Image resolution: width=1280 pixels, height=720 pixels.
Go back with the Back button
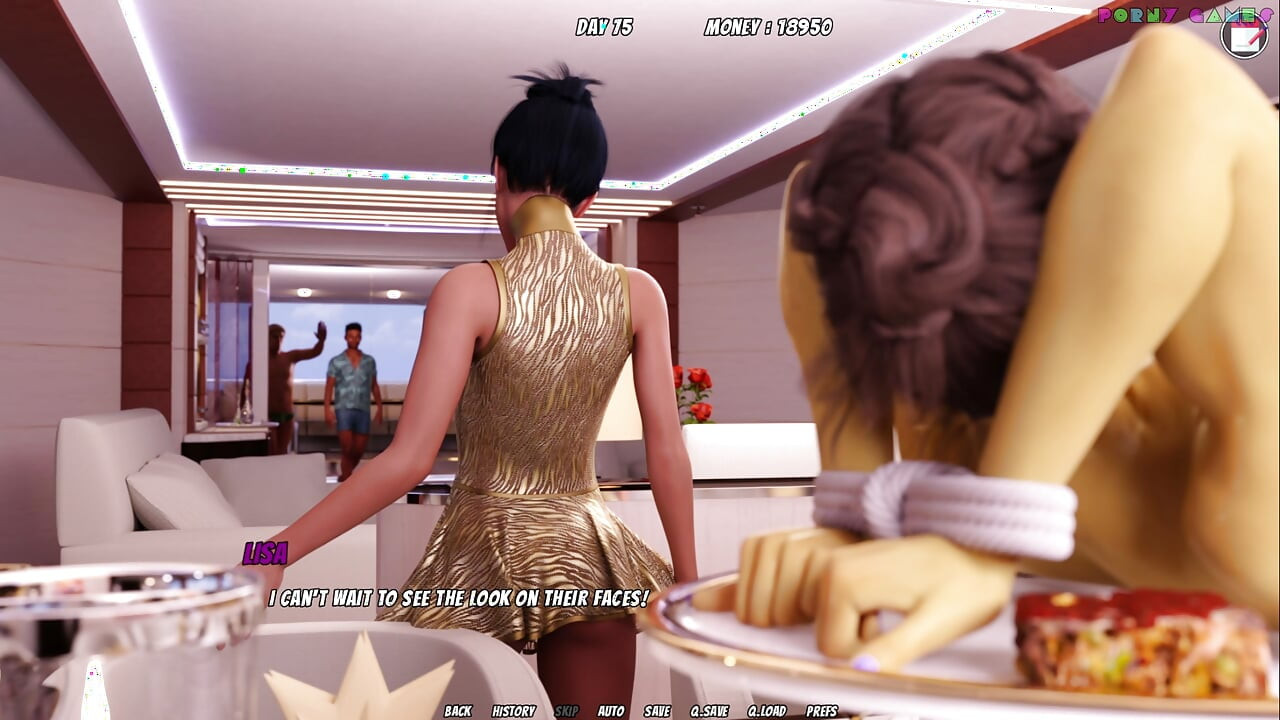(458, 711)
